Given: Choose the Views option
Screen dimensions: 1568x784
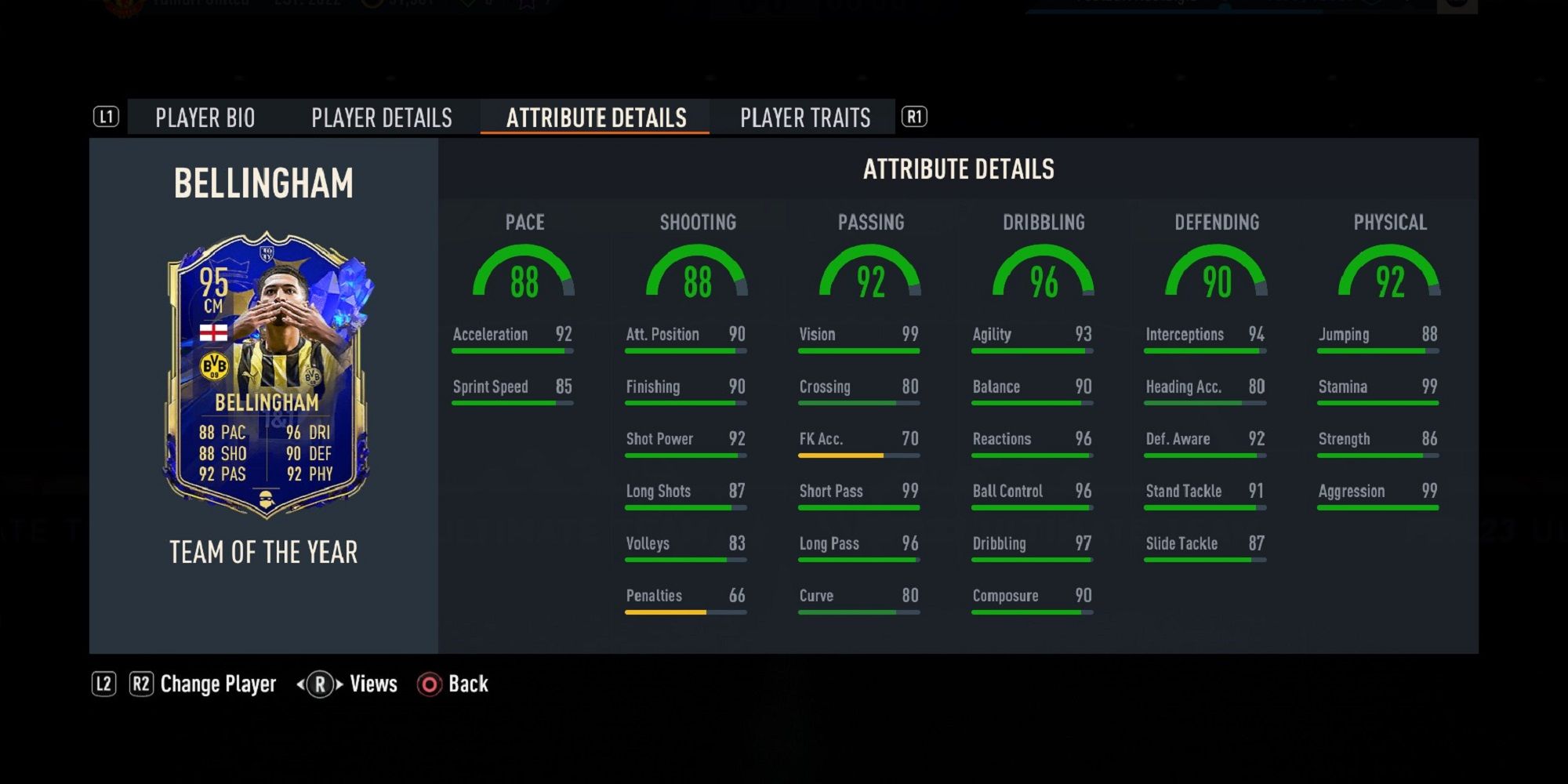Looking at the screenshot, I should click(x=372, y=684).
